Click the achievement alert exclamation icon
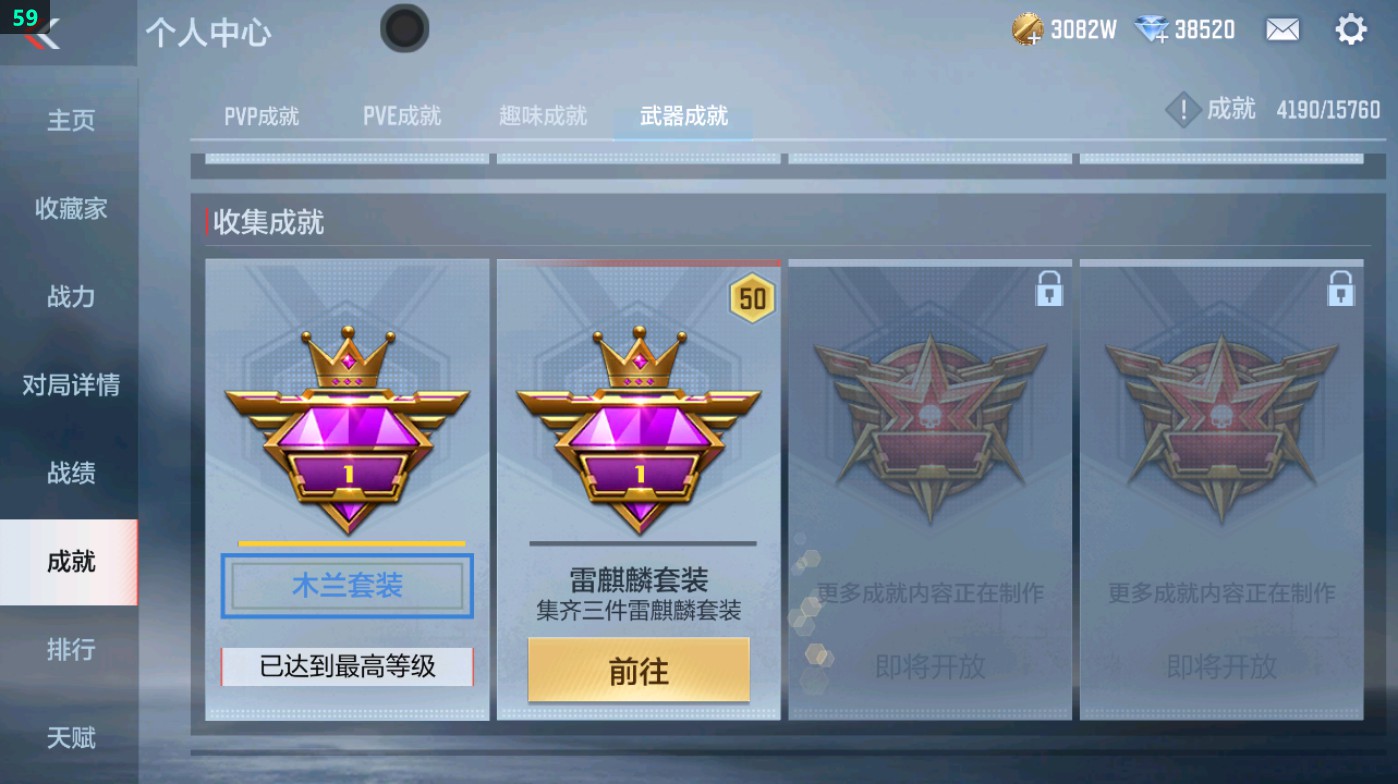This screenshot has height=784, width=1398. (1183, 109)
